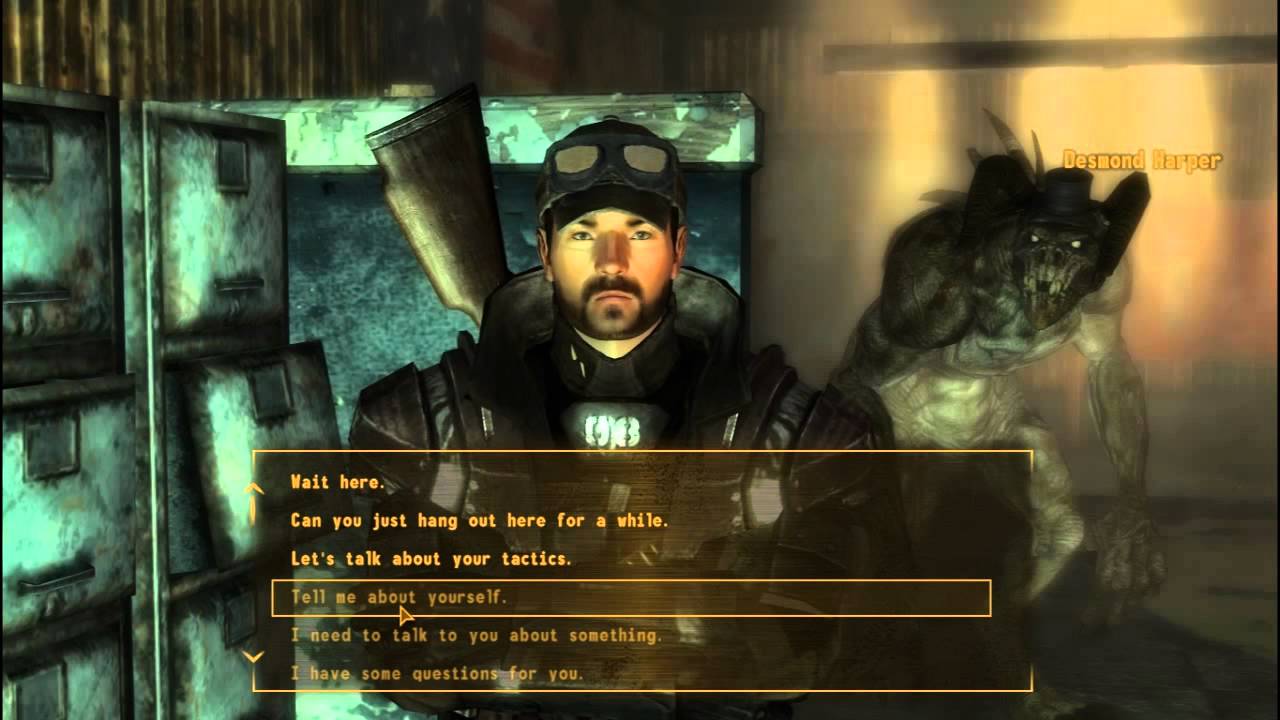The width and height of the screenshot is (1280, 720).
Task: Choose the "Wait here." dialogue reply
Action: point(337,482)
